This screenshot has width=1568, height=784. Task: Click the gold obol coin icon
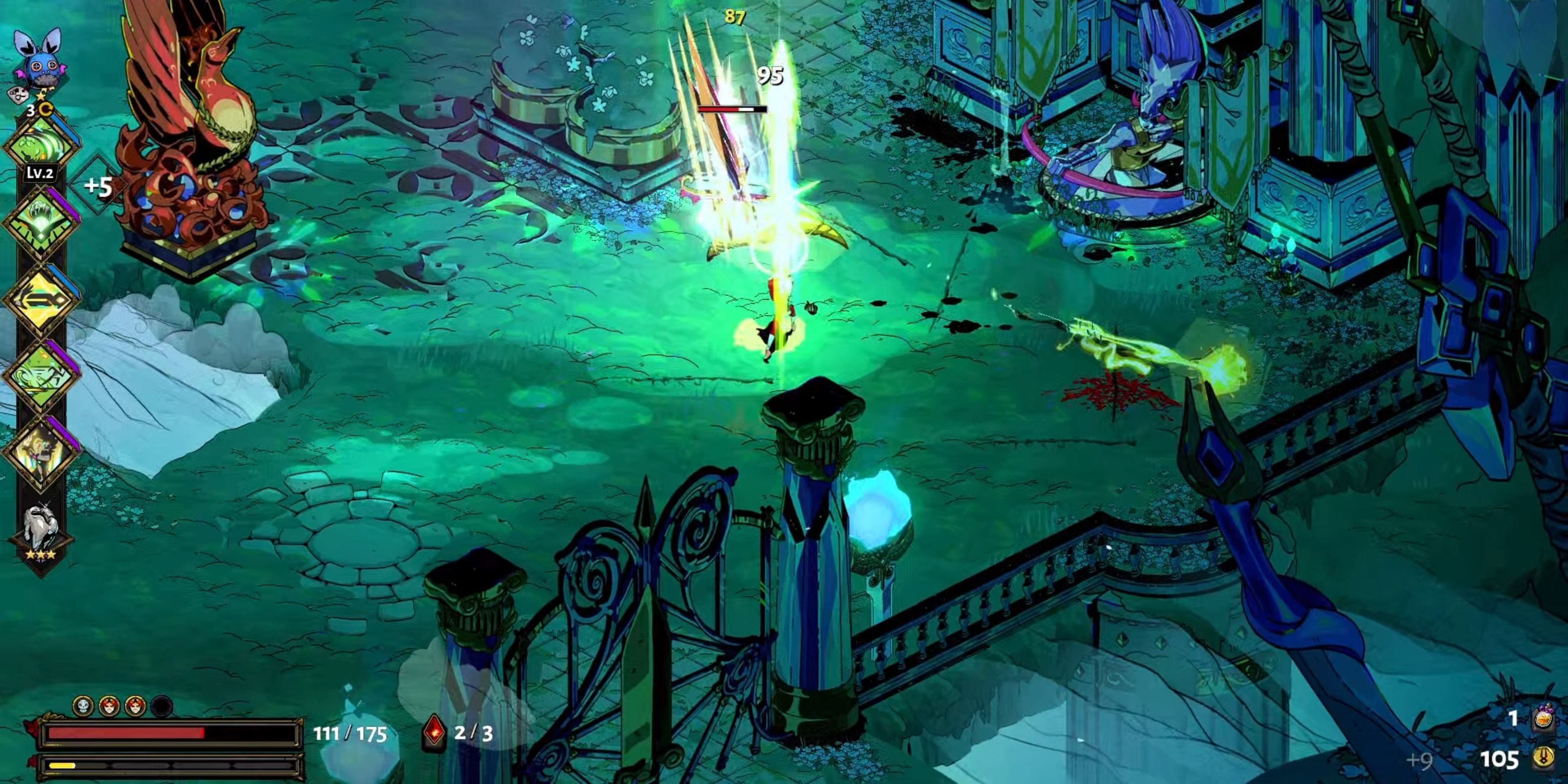click(1543, 758)
